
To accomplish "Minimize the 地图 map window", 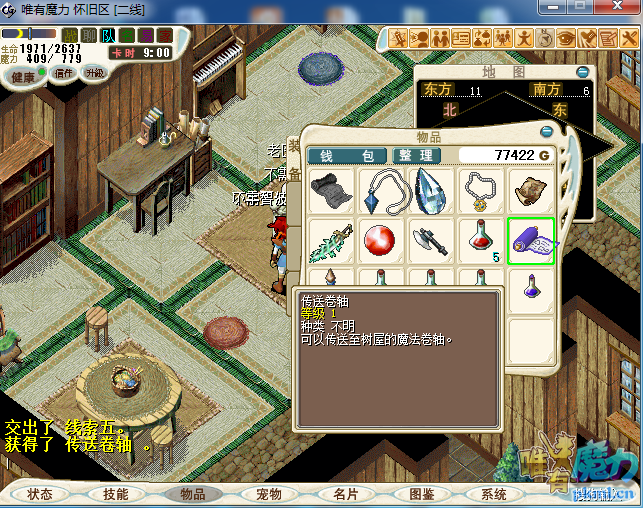I will coord(583,72).
